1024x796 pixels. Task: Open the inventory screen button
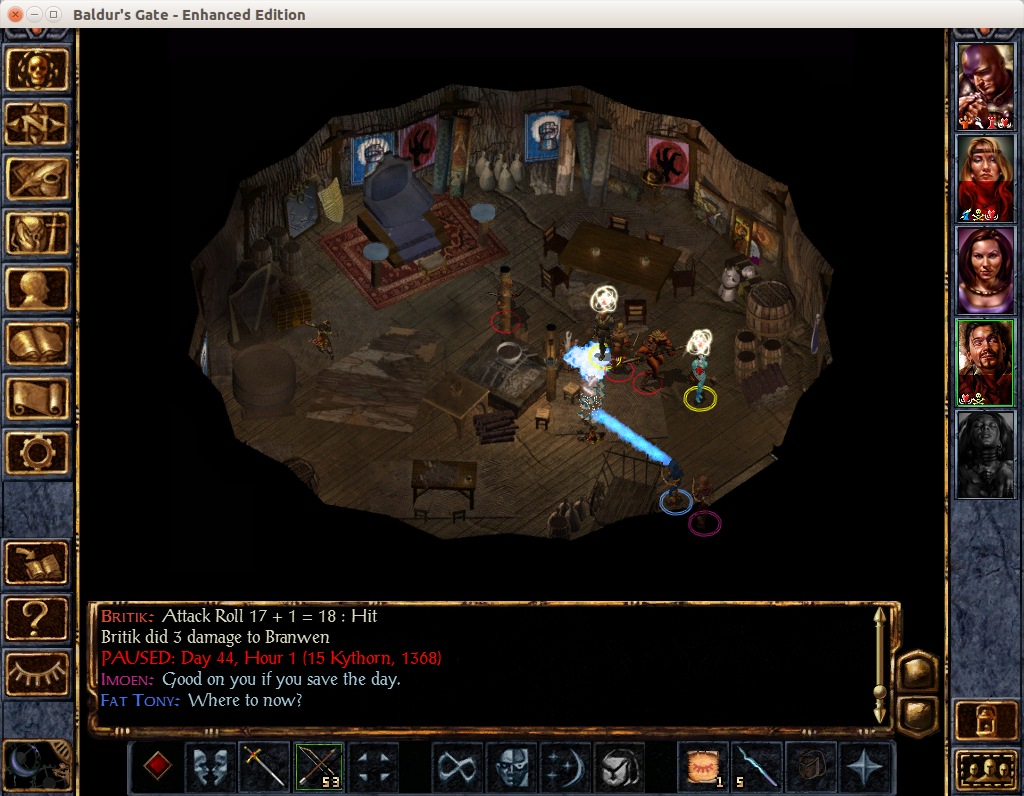point(38,234)
